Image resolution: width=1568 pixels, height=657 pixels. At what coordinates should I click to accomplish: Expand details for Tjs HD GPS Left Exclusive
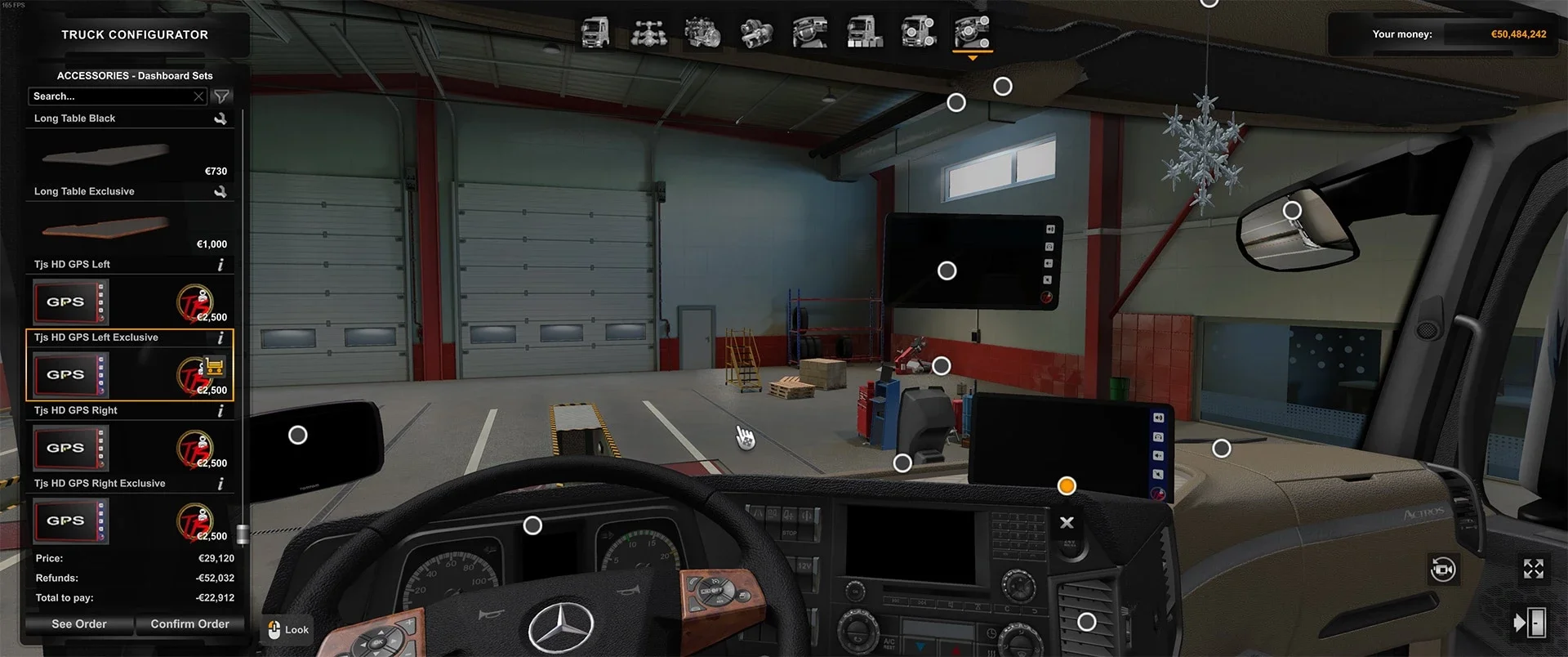point(220,337)
